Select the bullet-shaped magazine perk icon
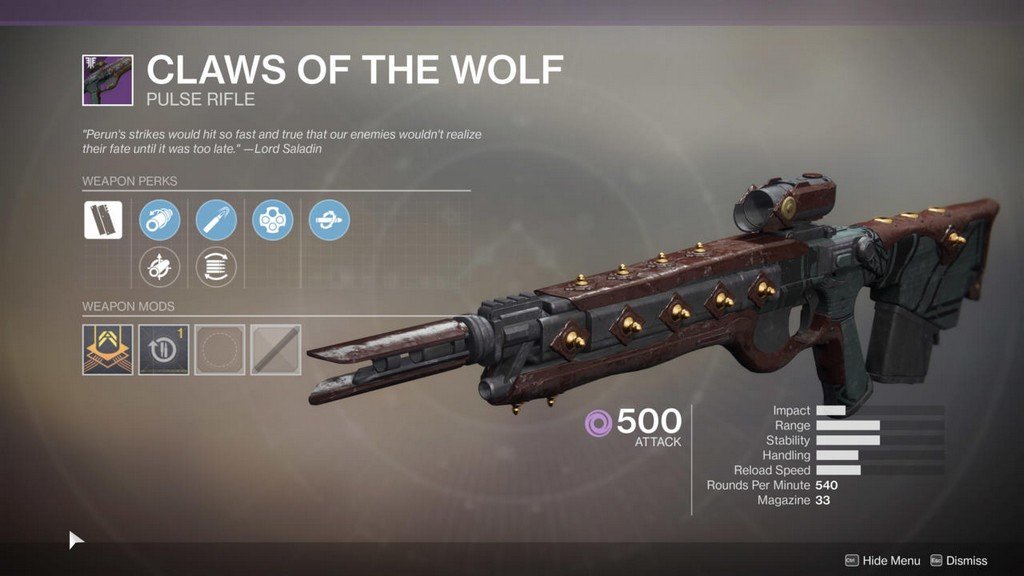The height and width of the screenshot is (576, 1024). click(216, 219)
